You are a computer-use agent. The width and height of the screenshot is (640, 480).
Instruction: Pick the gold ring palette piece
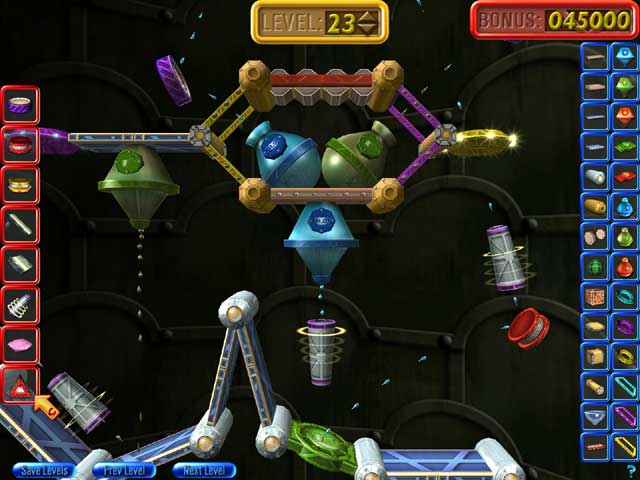21,183
